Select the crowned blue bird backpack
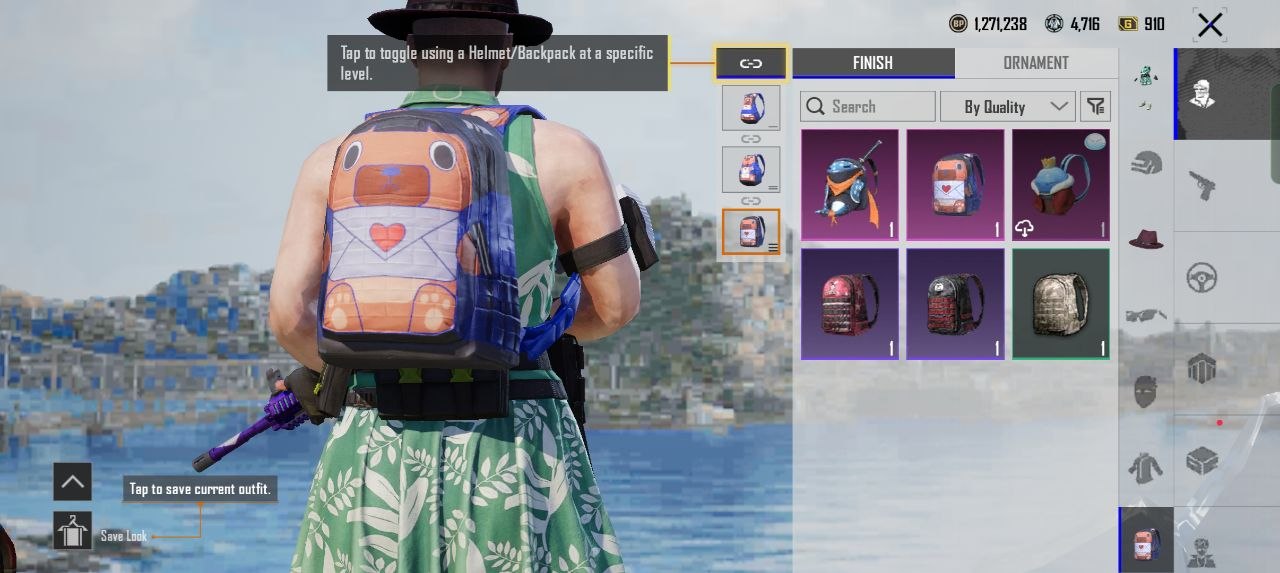 [x=1060, y=185]
